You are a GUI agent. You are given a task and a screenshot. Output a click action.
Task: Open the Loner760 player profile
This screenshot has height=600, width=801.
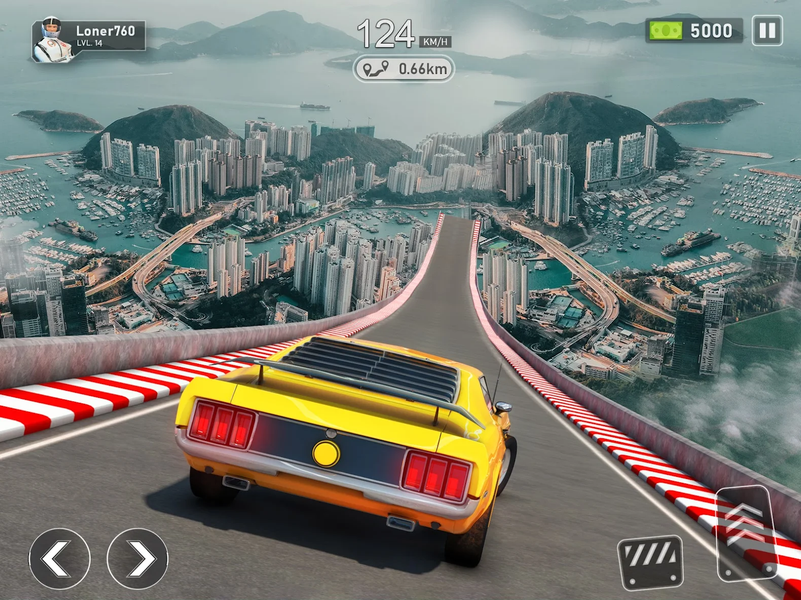point(88,38)
